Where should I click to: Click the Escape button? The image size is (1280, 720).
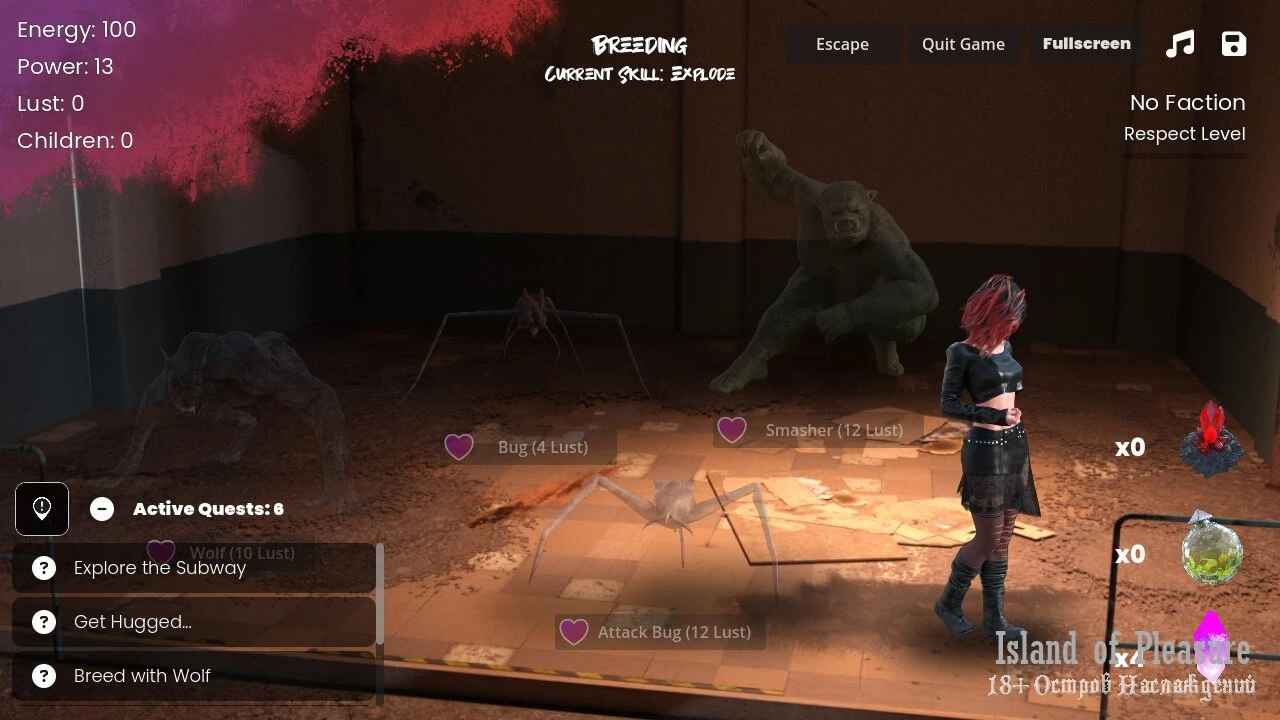(x=842, y=44)
